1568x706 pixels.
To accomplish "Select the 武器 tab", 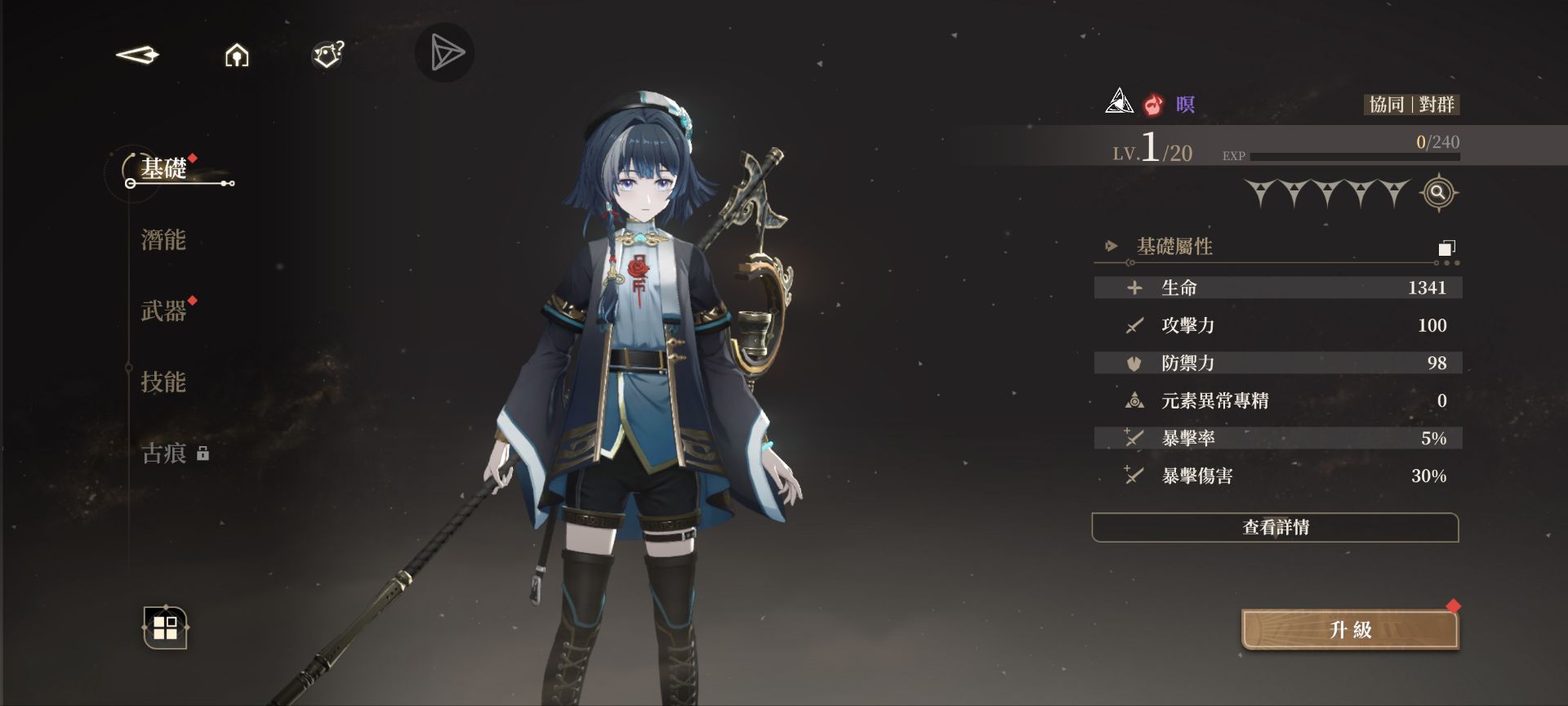I will tap(164, 311).
